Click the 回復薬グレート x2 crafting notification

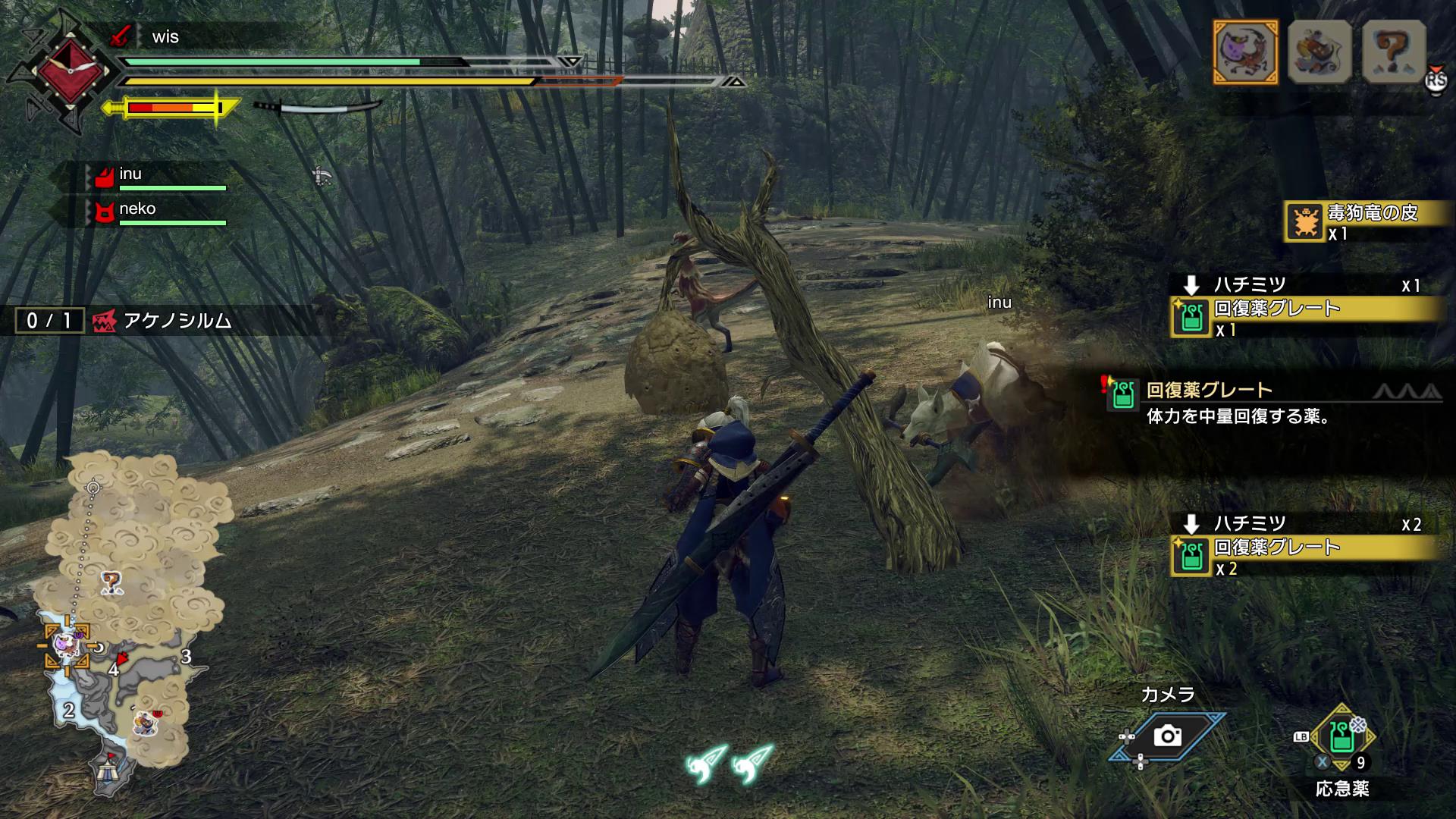1304,556
